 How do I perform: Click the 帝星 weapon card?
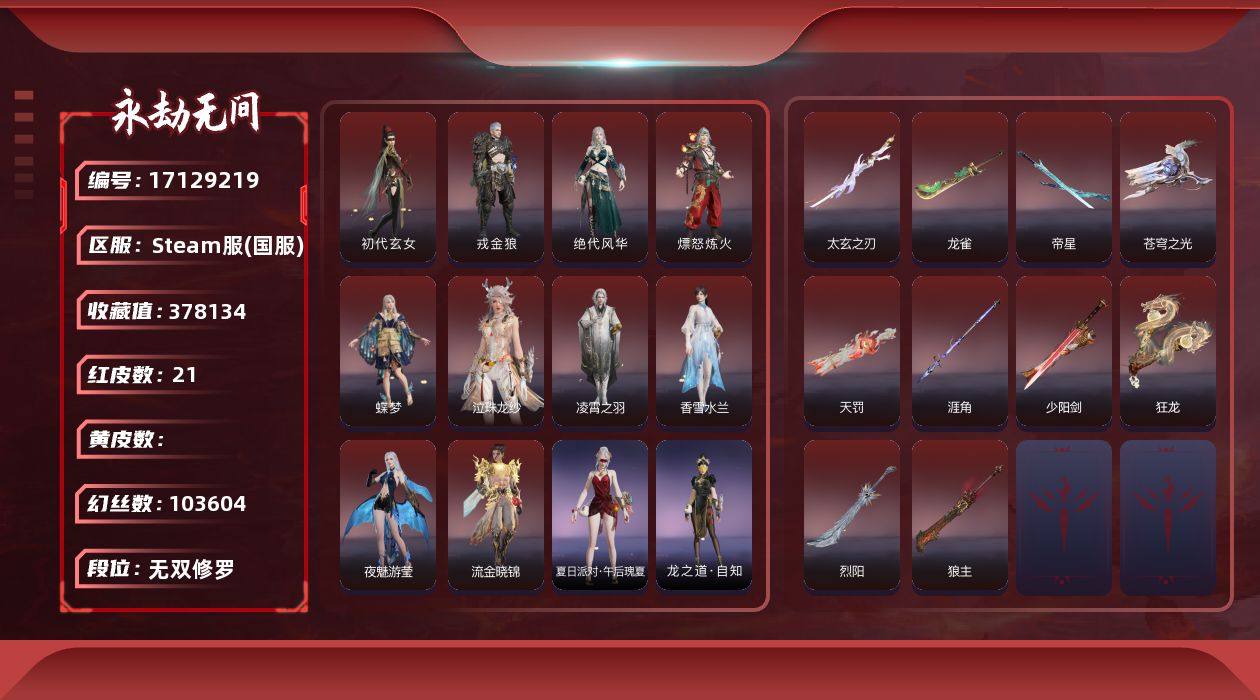[1064, 187]
